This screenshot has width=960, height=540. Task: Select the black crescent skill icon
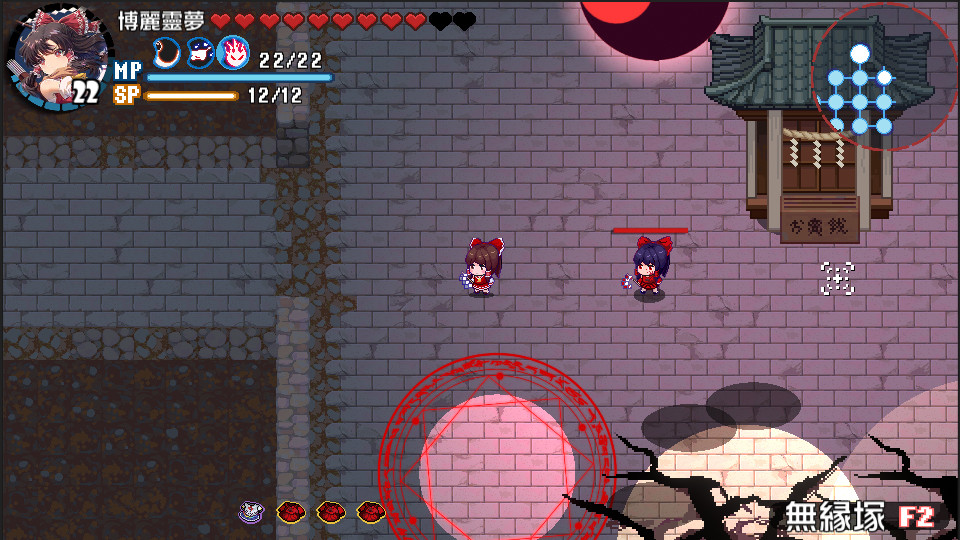[x=168, y=52]
